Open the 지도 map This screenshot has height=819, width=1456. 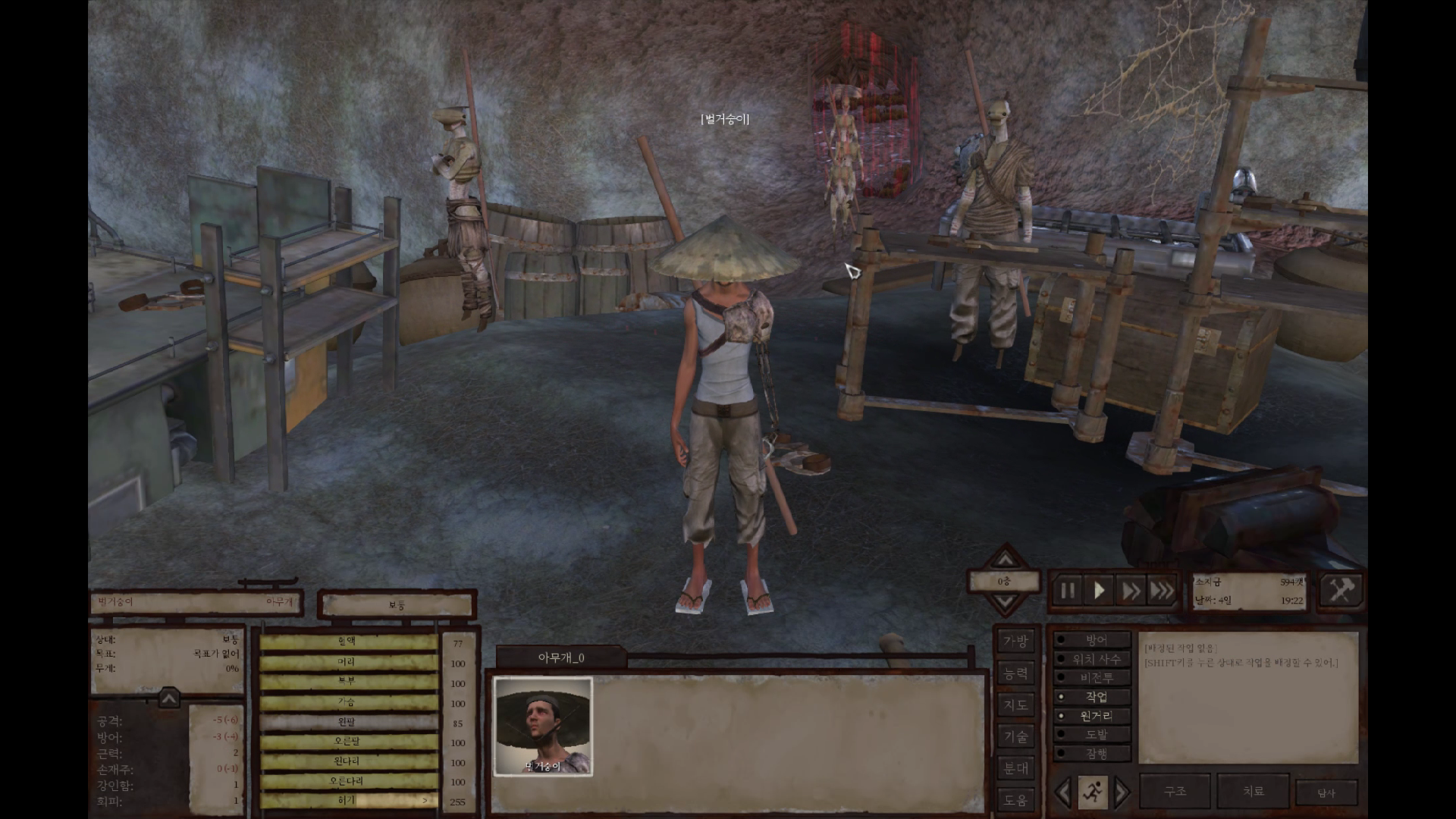tap(1015, 705)
